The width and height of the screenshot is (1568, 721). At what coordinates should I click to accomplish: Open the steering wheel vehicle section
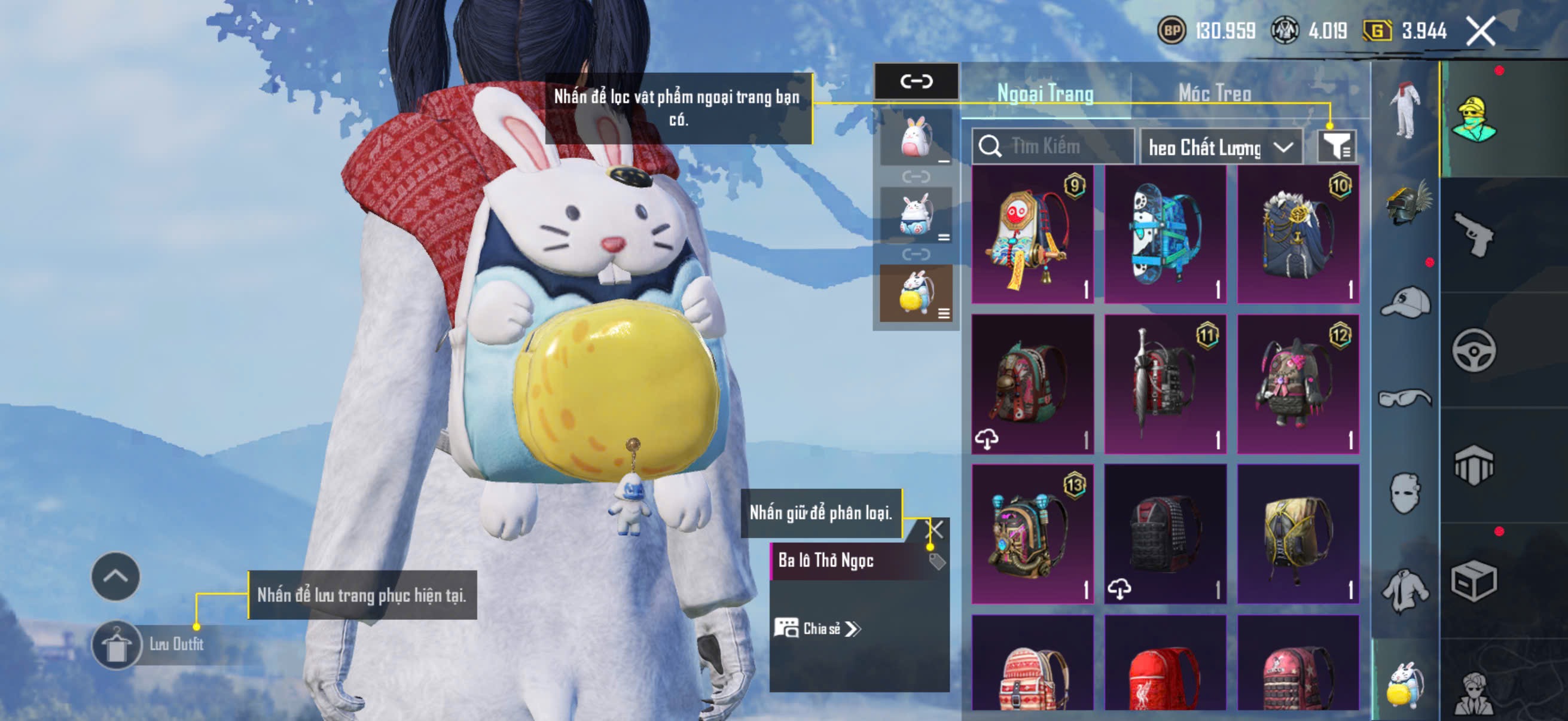pos(1473,350)
